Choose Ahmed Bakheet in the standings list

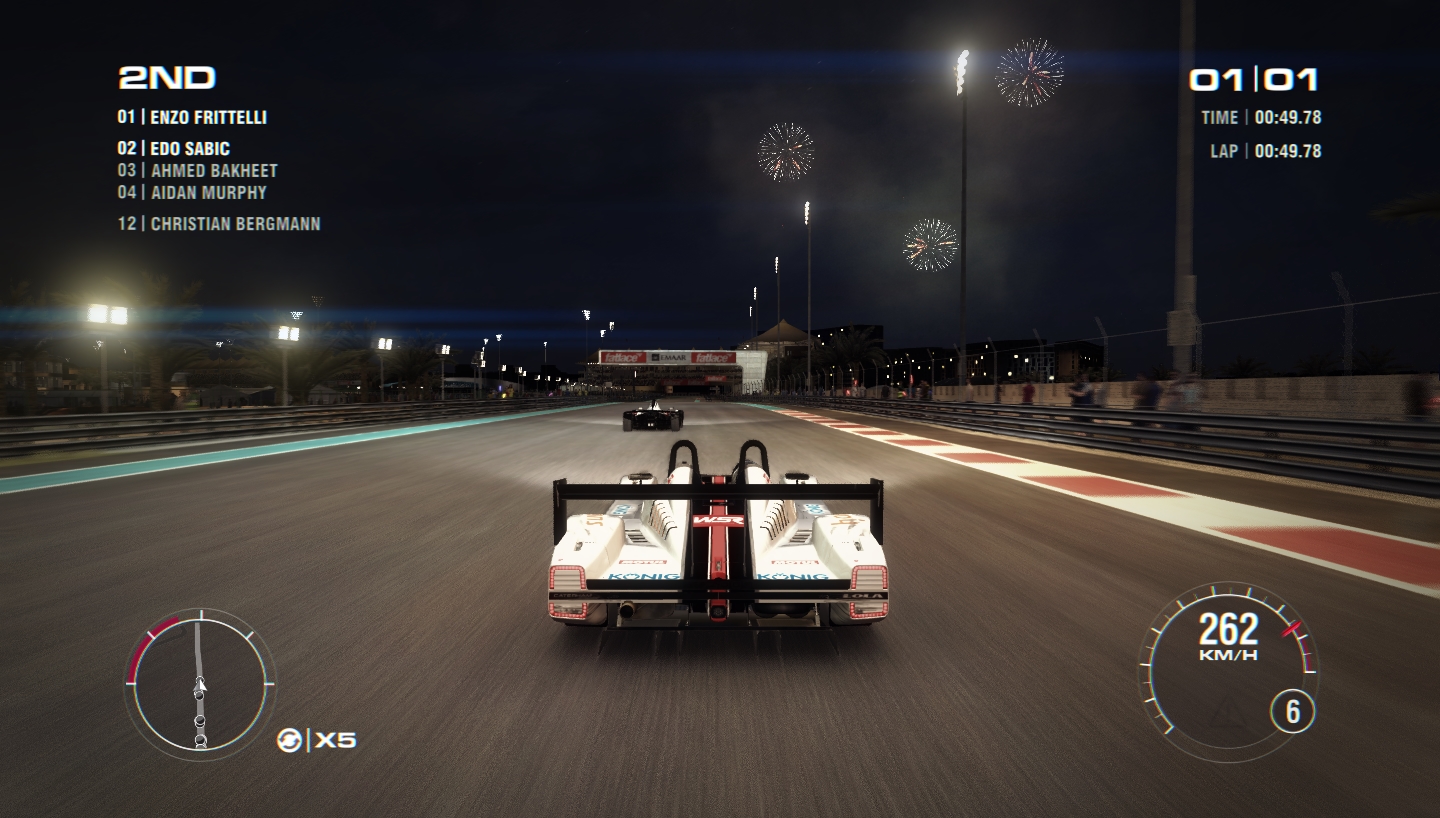coord(197,171)
